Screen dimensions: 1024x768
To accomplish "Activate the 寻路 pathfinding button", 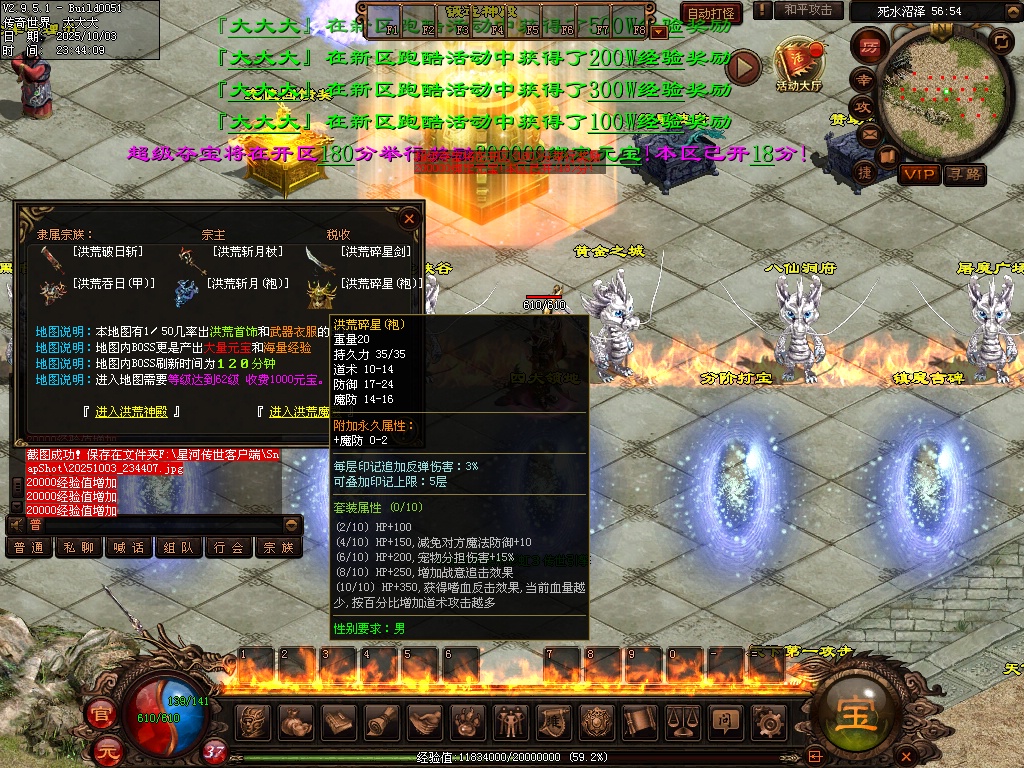I will (964, 174).
